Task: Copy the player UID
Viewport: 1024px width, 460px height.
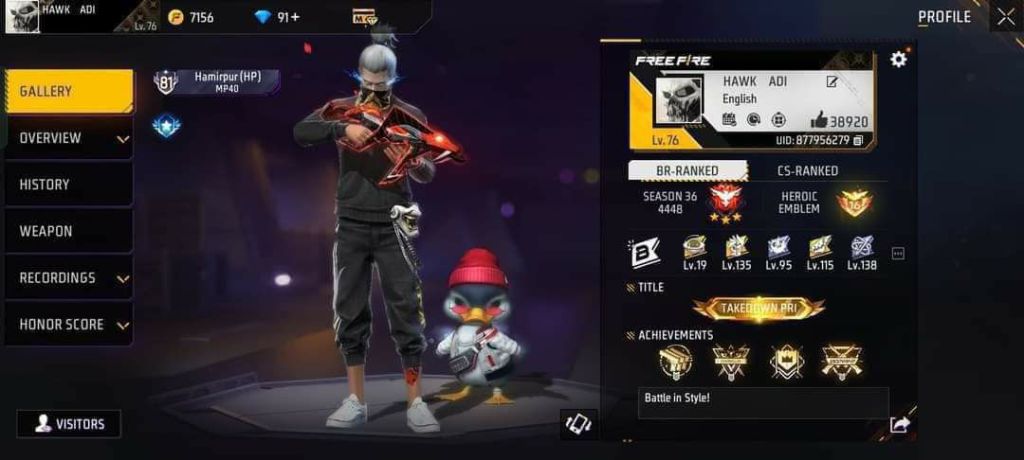Action: 858,140
